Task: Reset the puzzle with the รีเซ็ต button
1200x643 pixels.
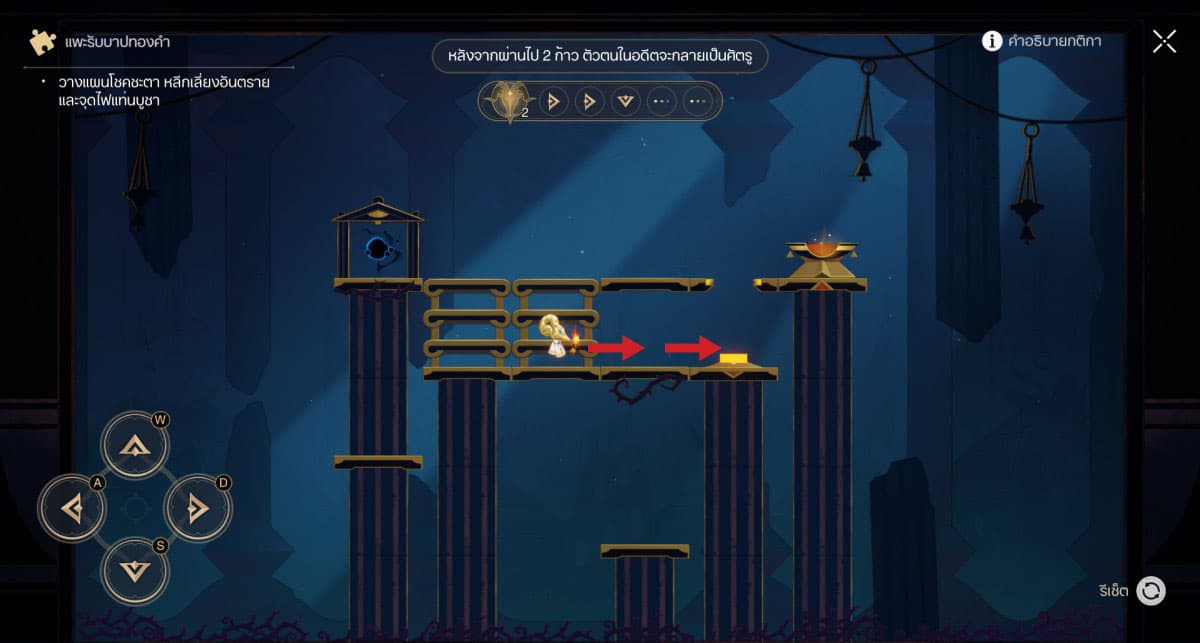Action: point(1151,591)
